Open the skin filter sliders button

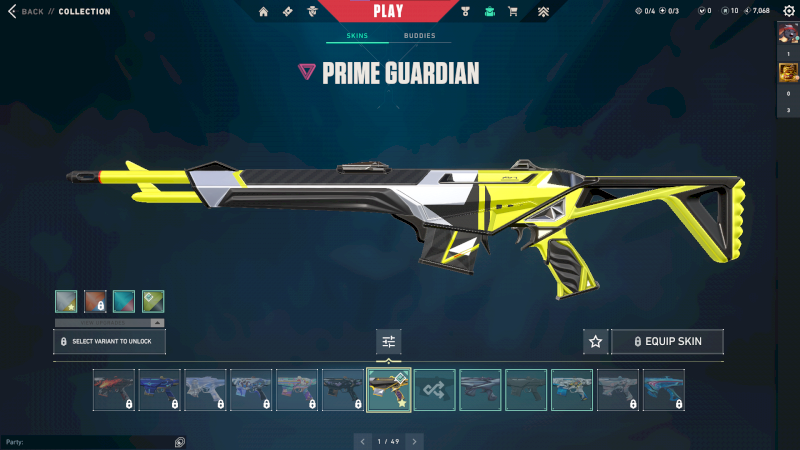[x=388, y=342]
